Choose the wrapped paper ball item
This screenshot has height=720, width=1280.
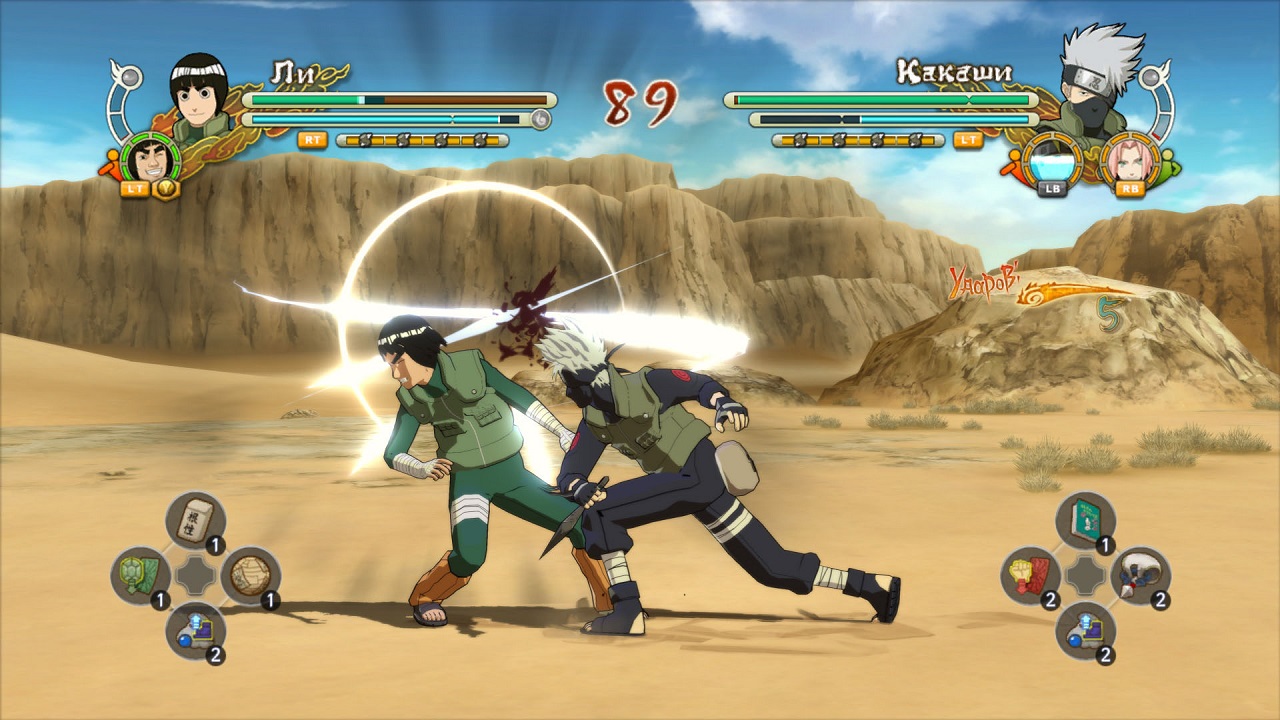(249, 575)
